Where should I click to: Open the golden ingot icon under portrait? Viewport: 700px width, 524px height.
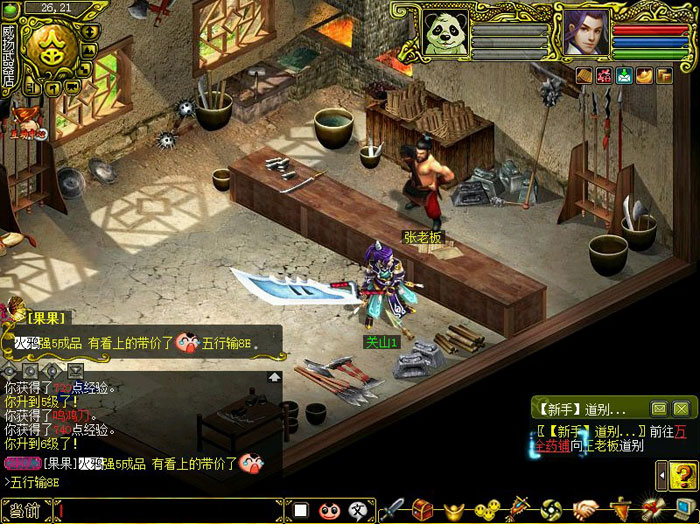[x=644, y=75]
